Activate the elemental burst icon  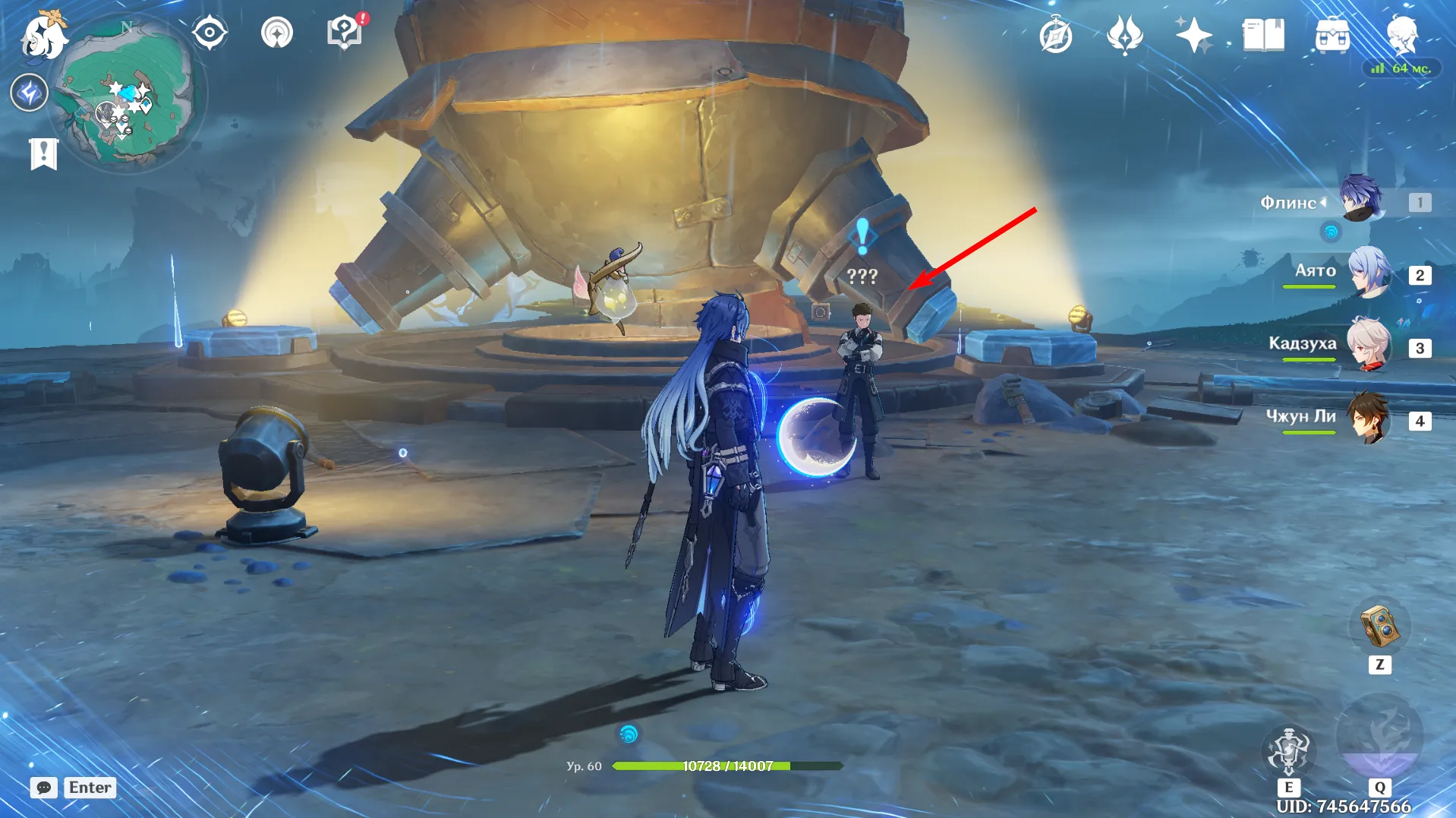tap(1379, 738)
